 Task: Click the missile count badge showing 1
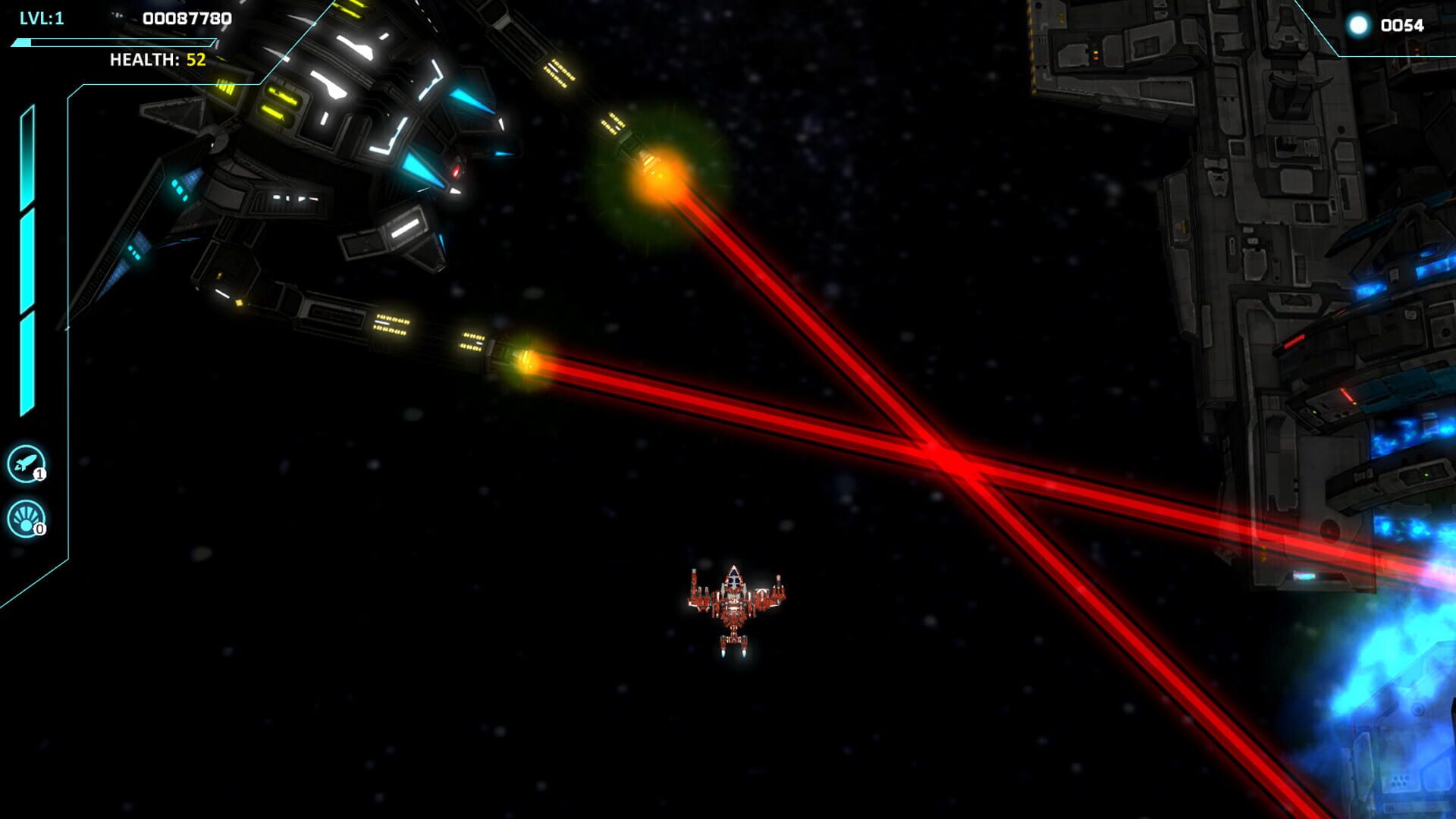41,473
